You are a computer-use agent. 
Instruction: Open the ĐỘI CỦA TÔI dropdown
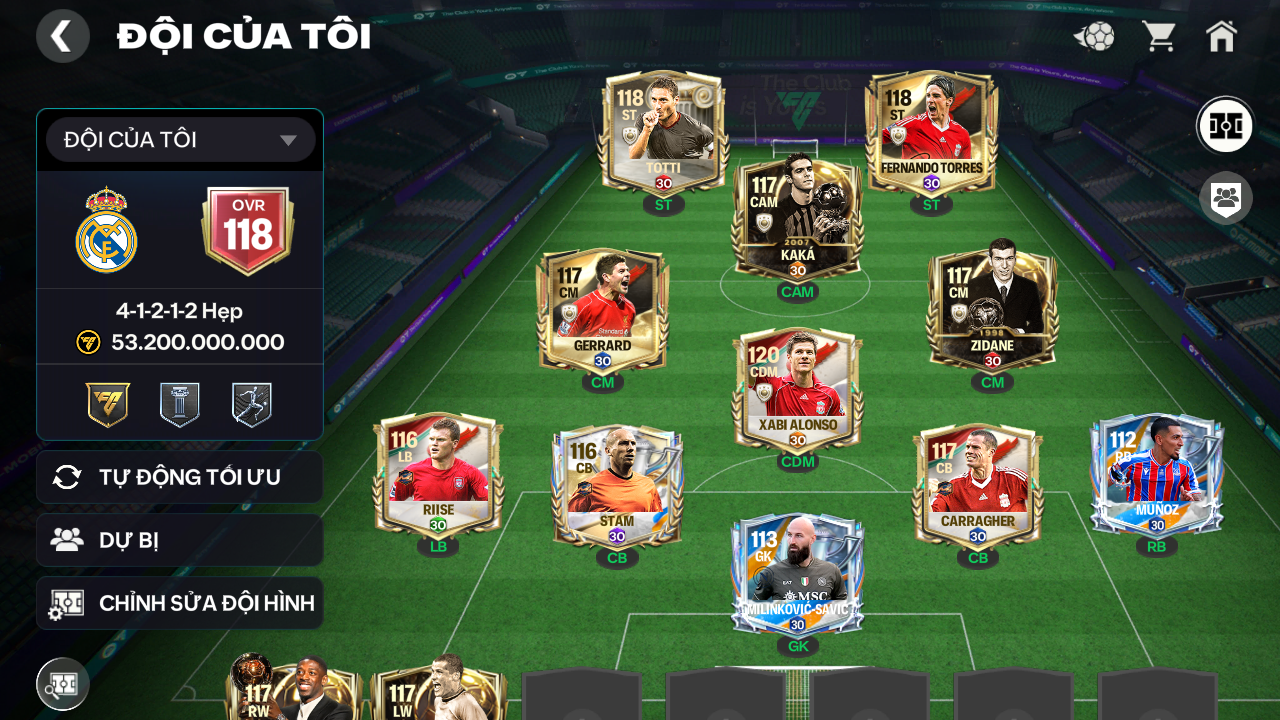click(x=180, y=140)
